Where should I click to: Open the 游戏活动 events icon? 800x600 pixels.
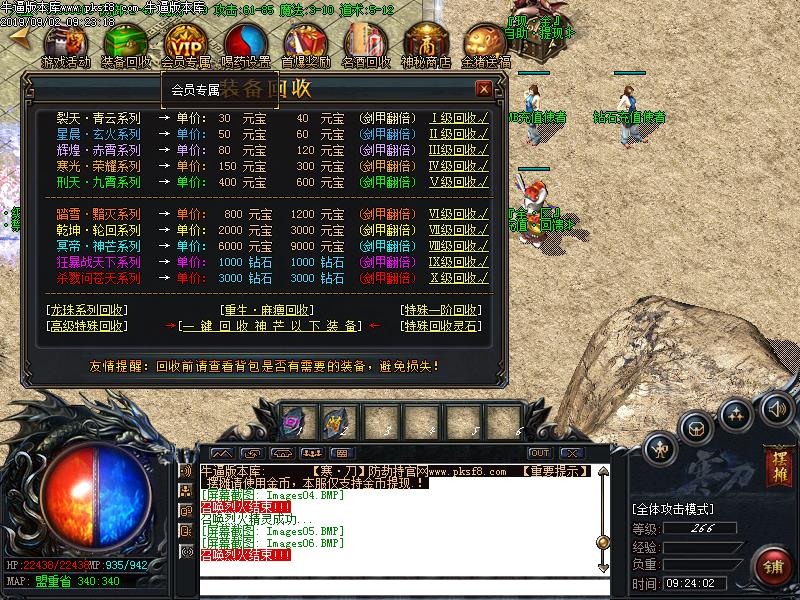coord(65,43)
